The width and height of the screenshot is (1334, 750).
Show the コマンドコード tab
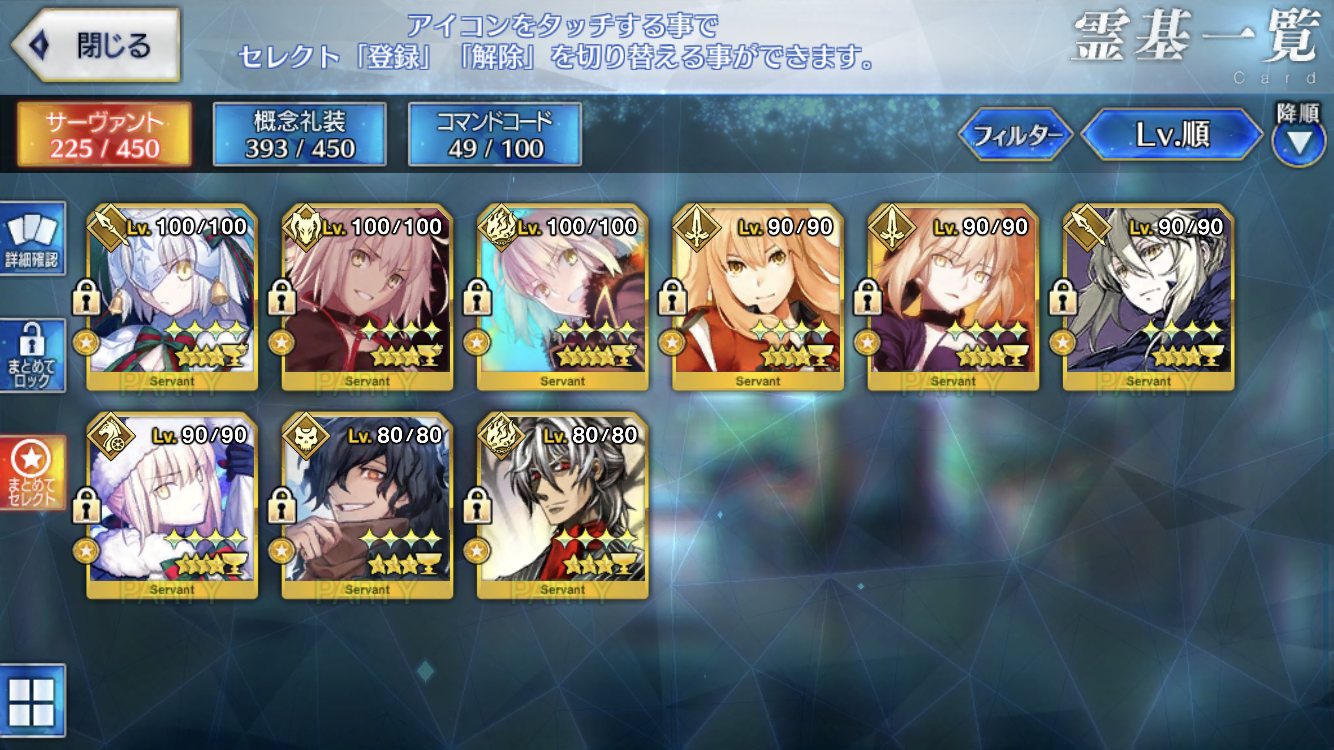coord(495,134)
